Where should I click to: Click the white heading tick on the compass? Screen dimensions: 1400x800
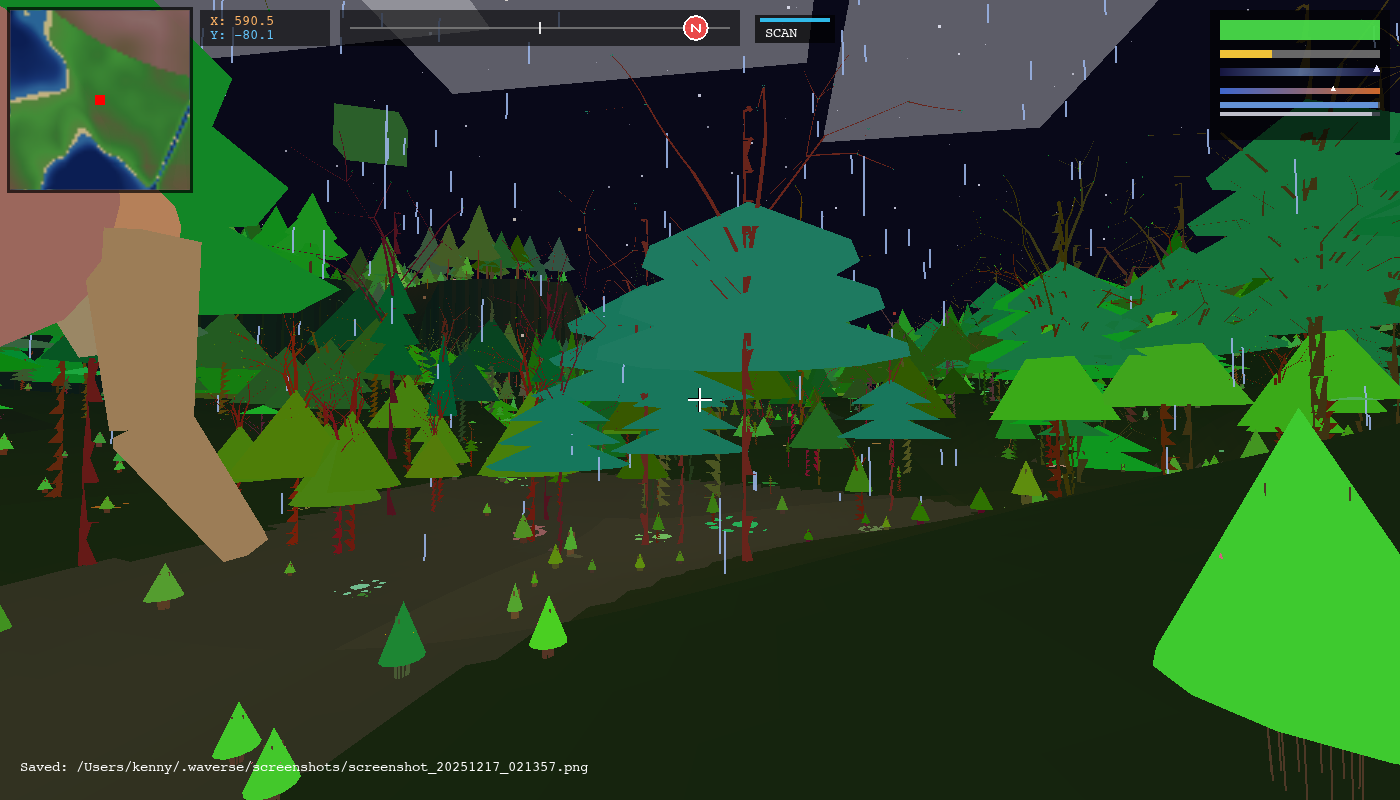click(x=539, y=28)
